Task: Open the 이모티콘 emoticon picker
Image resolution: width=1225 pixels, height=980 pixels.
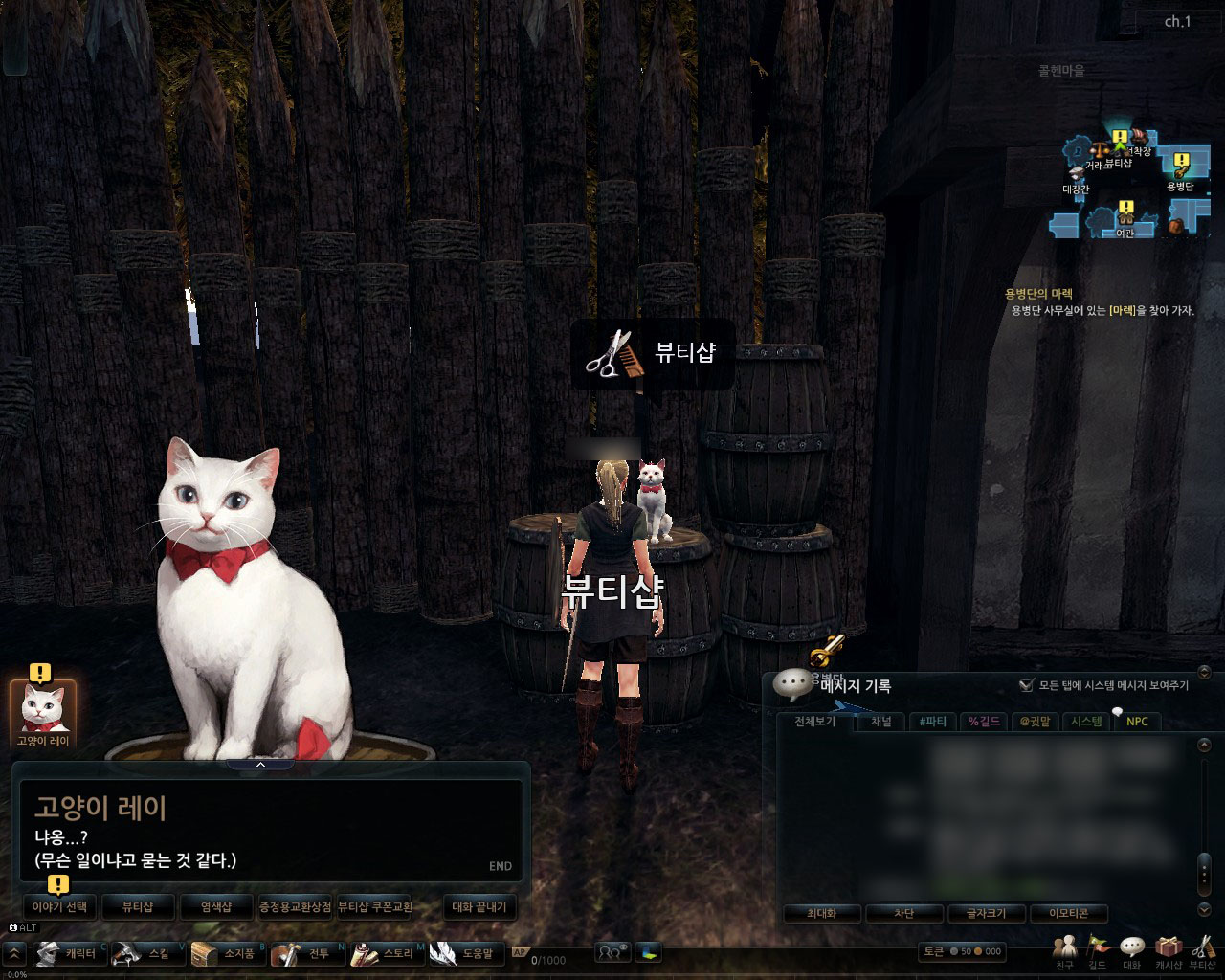Action: [1064, 913]
